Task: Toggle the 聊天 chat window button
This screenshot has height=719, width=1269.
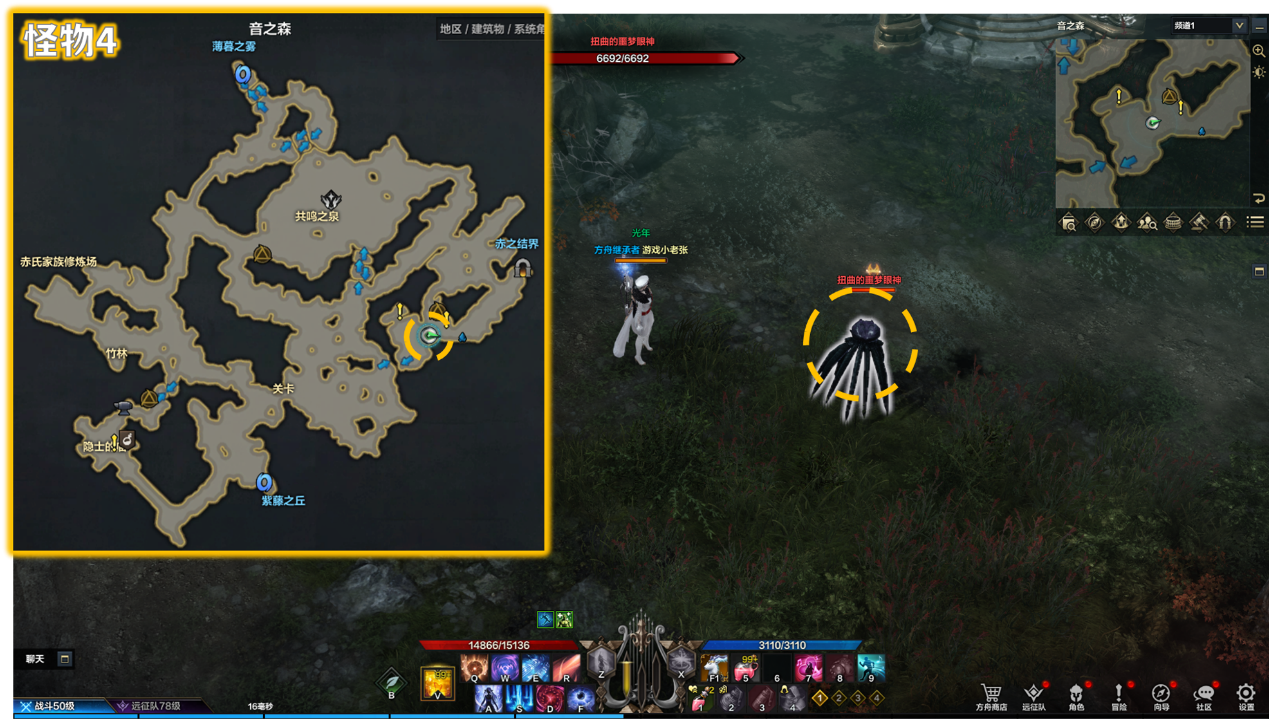Action: click(x=65, y=659)
